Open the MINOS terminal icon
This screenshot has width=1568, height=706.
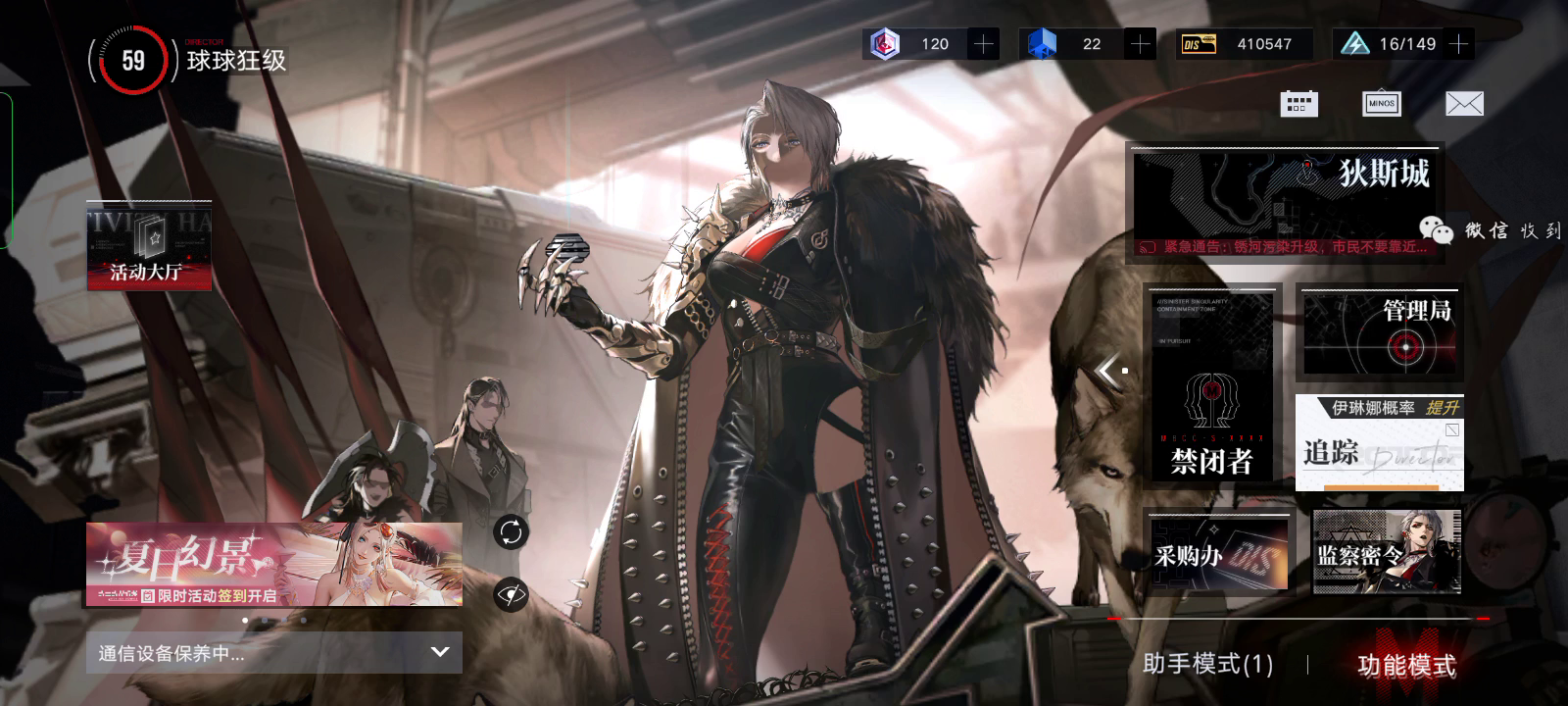click(x=1381, y=104)
